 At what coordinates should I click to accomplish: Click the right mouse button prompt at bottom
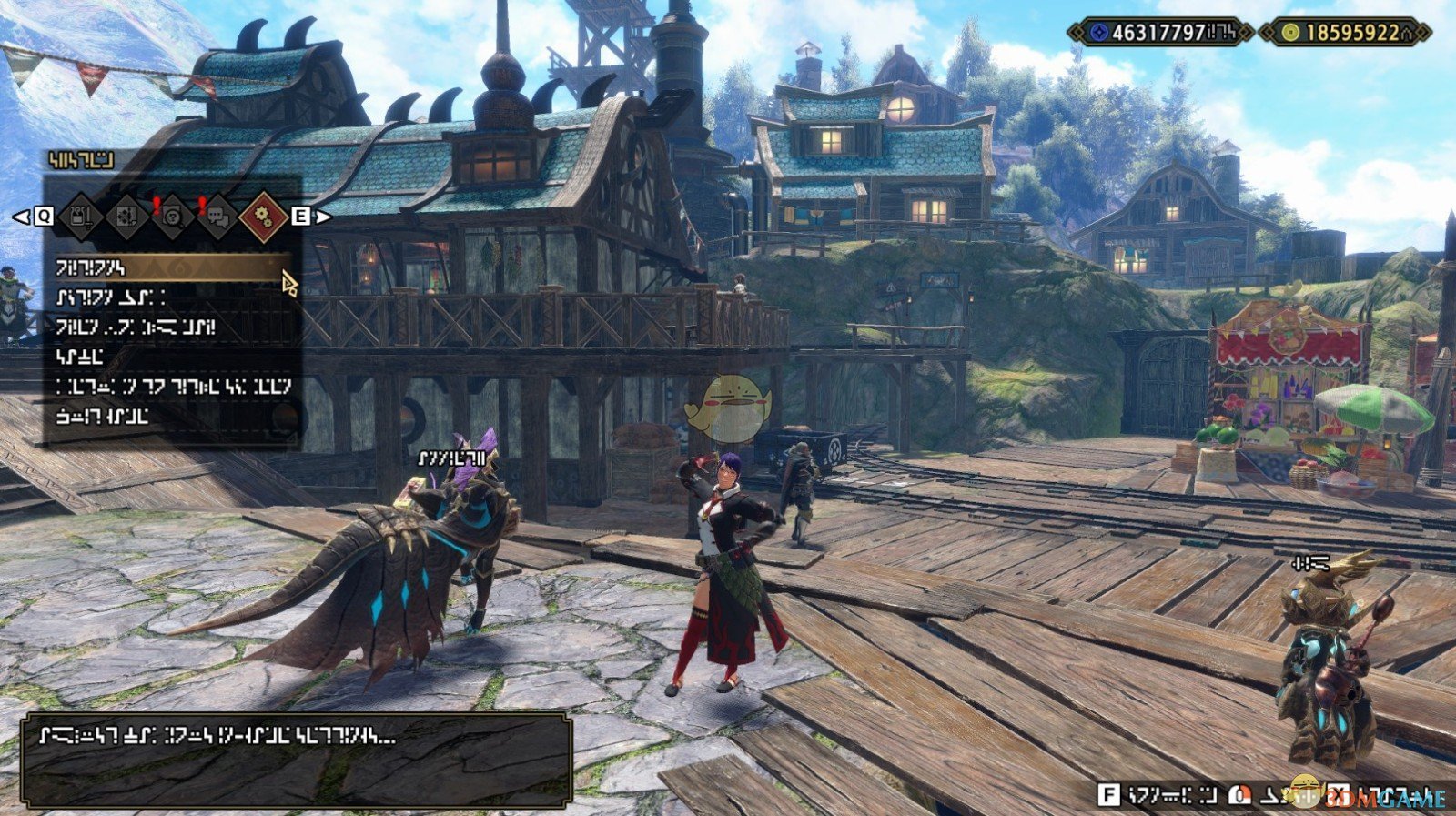click(1239, 792)
